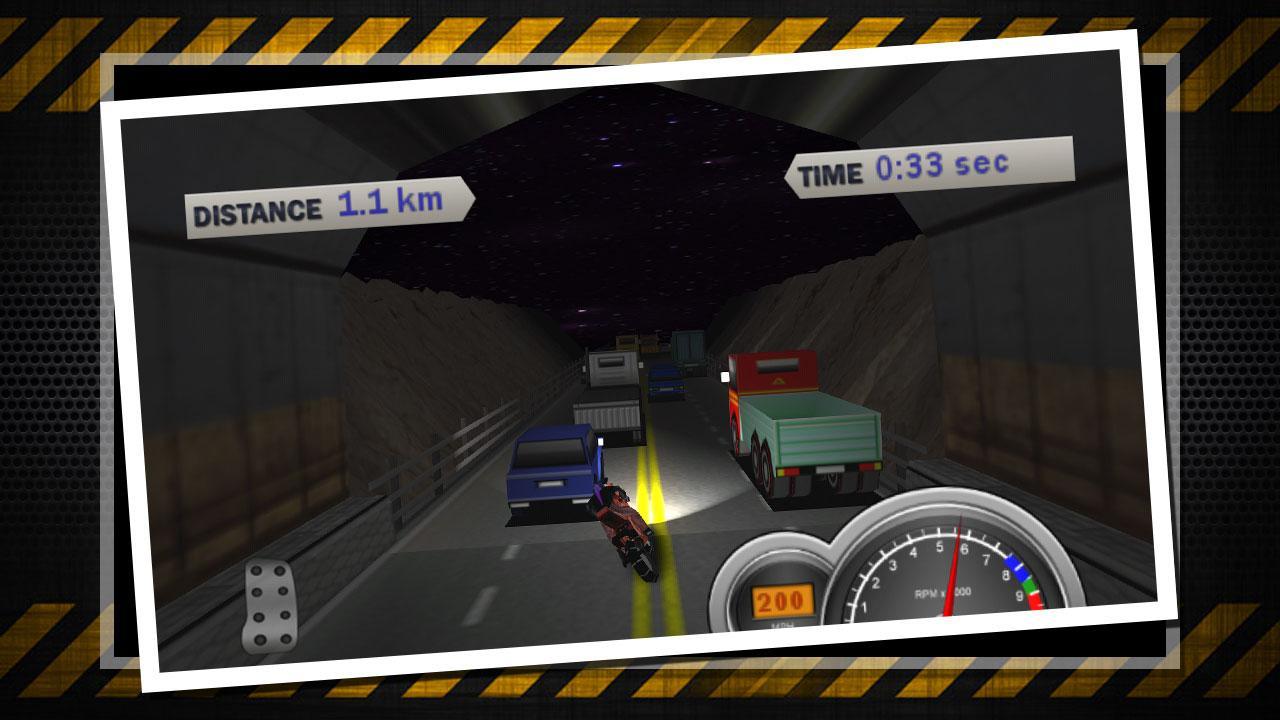
Task: Tap the RPM x1000 text on the gauge
Action: (943, 593)
